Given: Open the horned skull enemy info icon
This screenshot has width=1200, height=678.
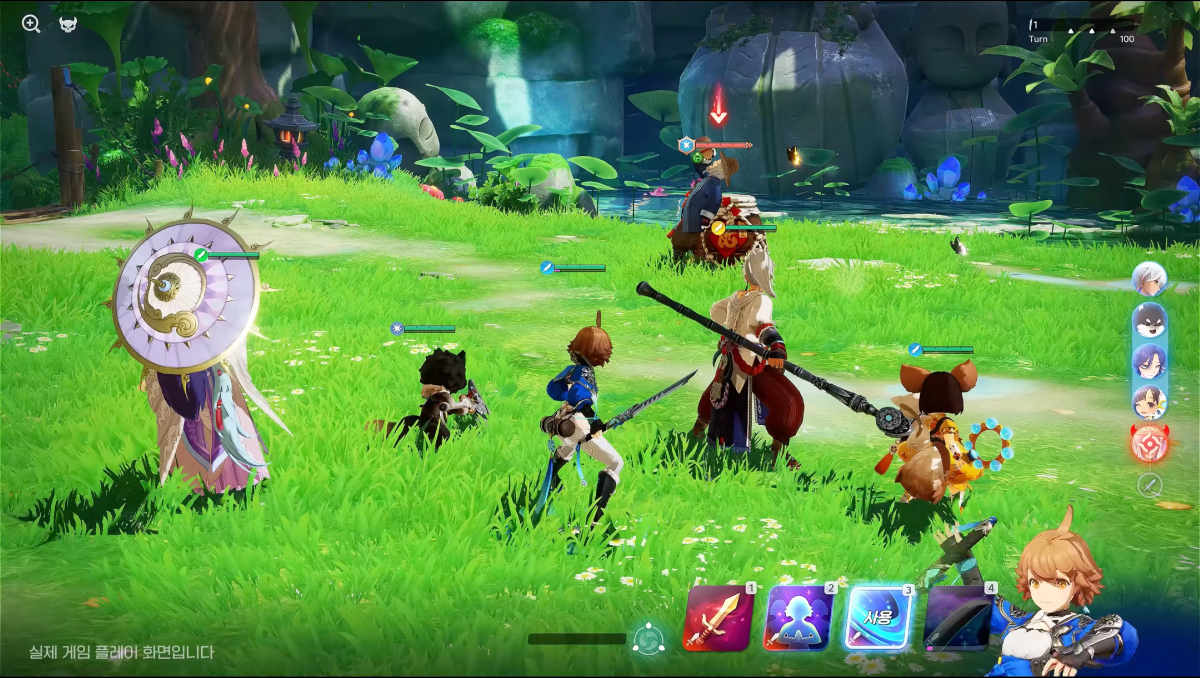Looking at the screenshot, I should tap(68, 24).
